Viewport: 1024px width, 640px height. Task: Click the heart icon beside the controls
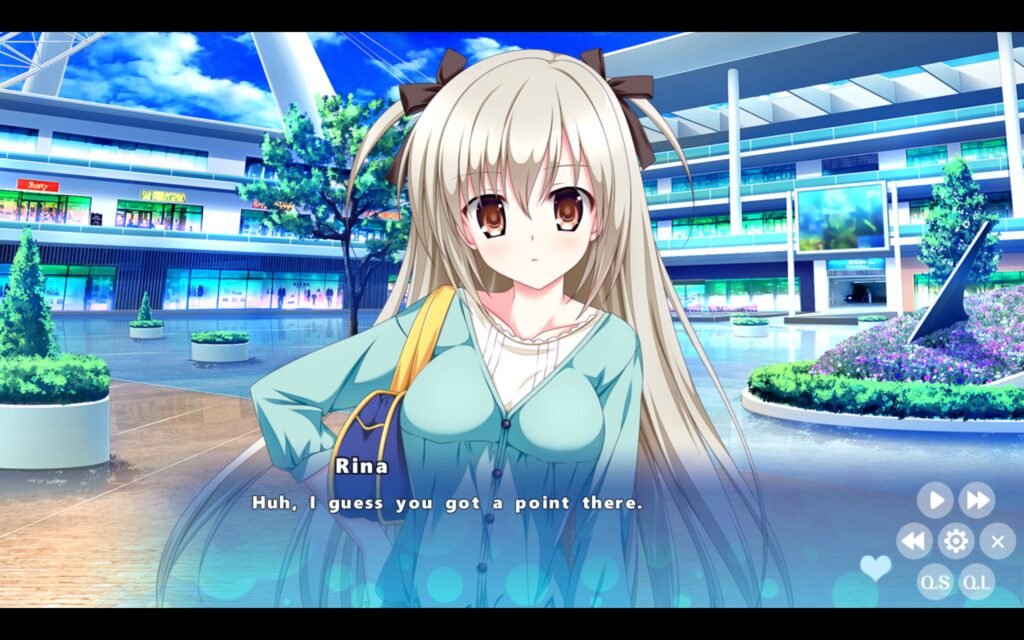point(875,567)
